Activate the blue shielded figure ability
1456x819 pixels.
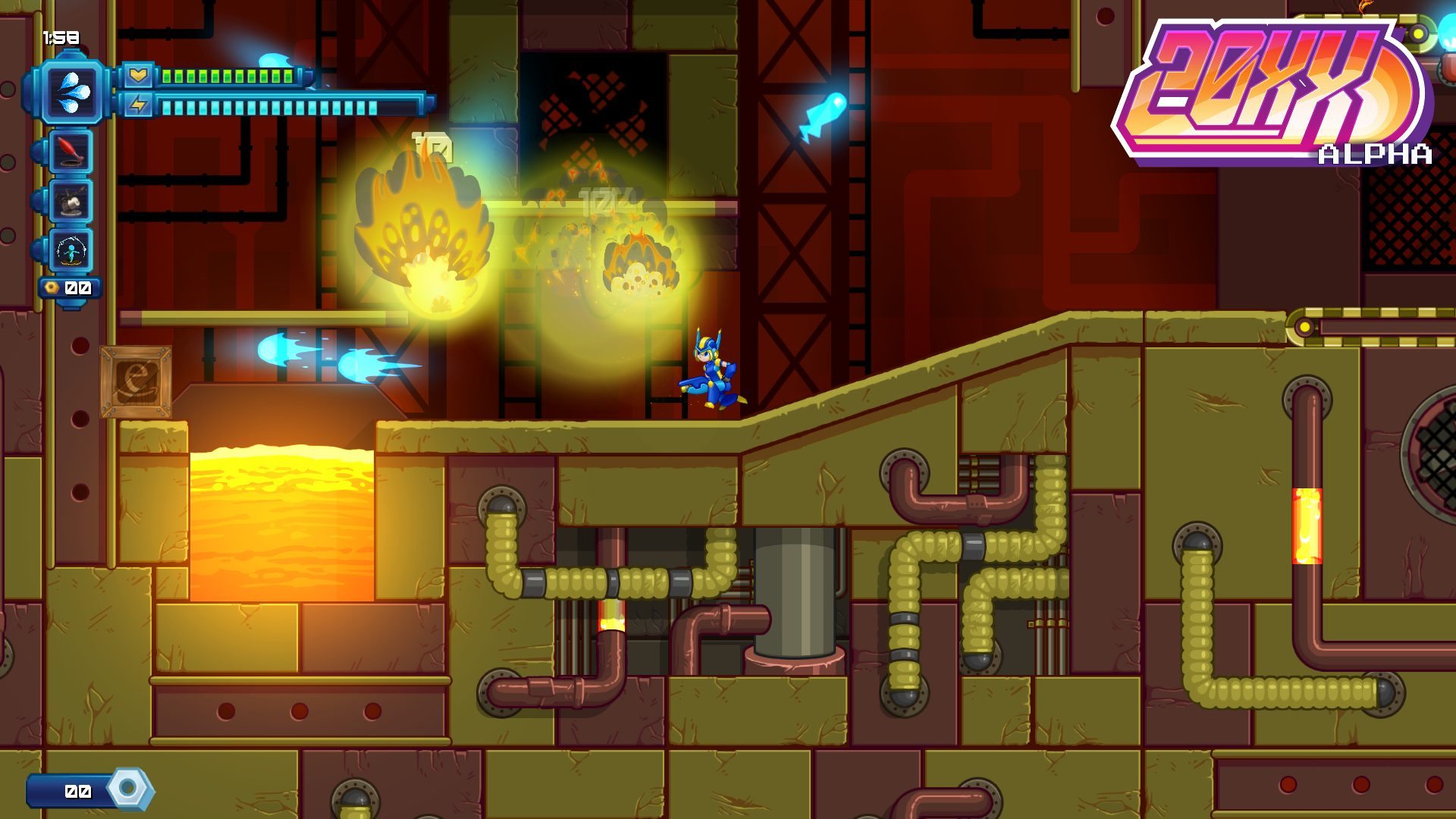[71, 251]
